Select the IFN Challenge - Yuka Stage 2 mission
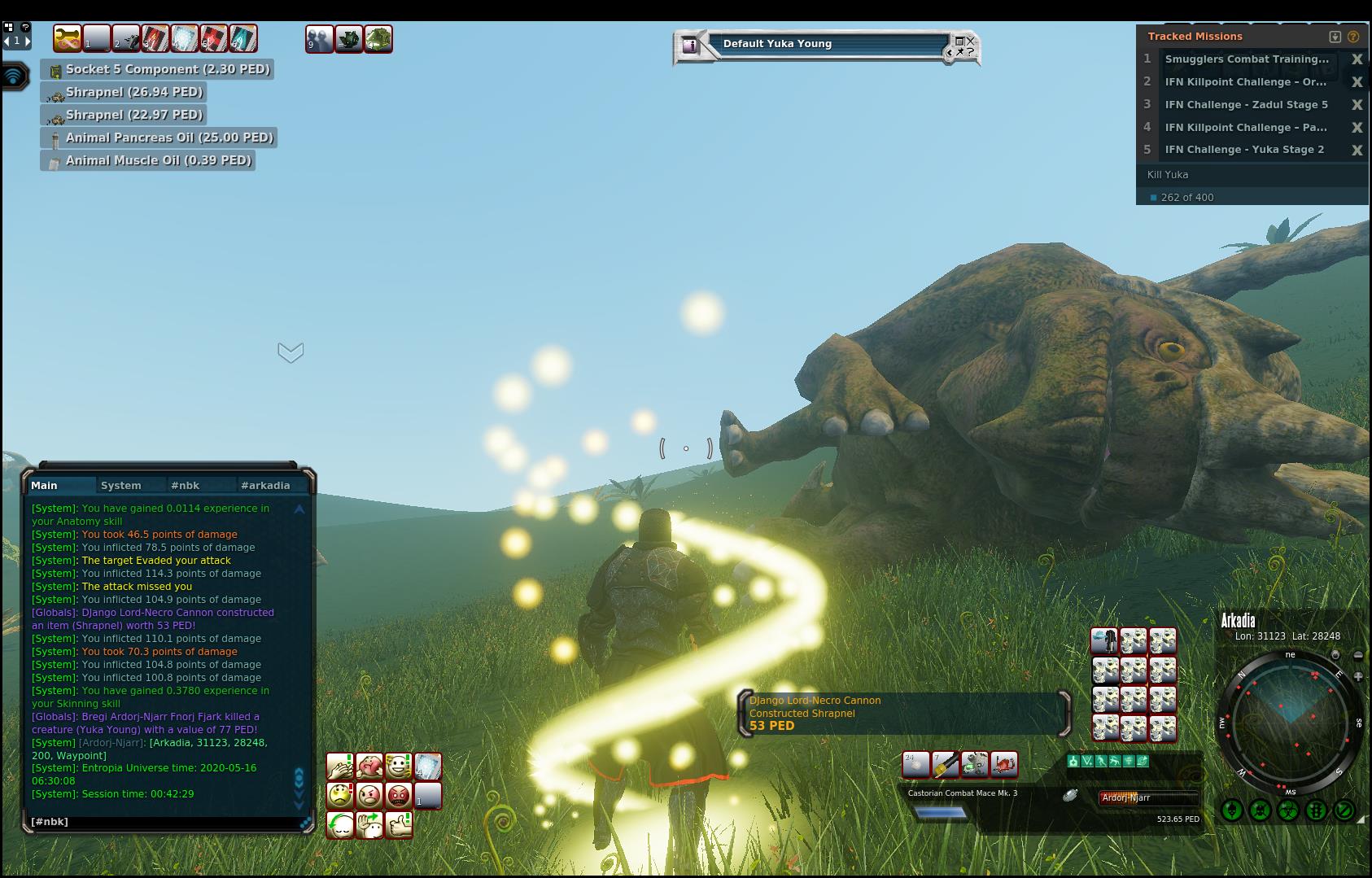1372x878 pixels. coord(1244,150)
